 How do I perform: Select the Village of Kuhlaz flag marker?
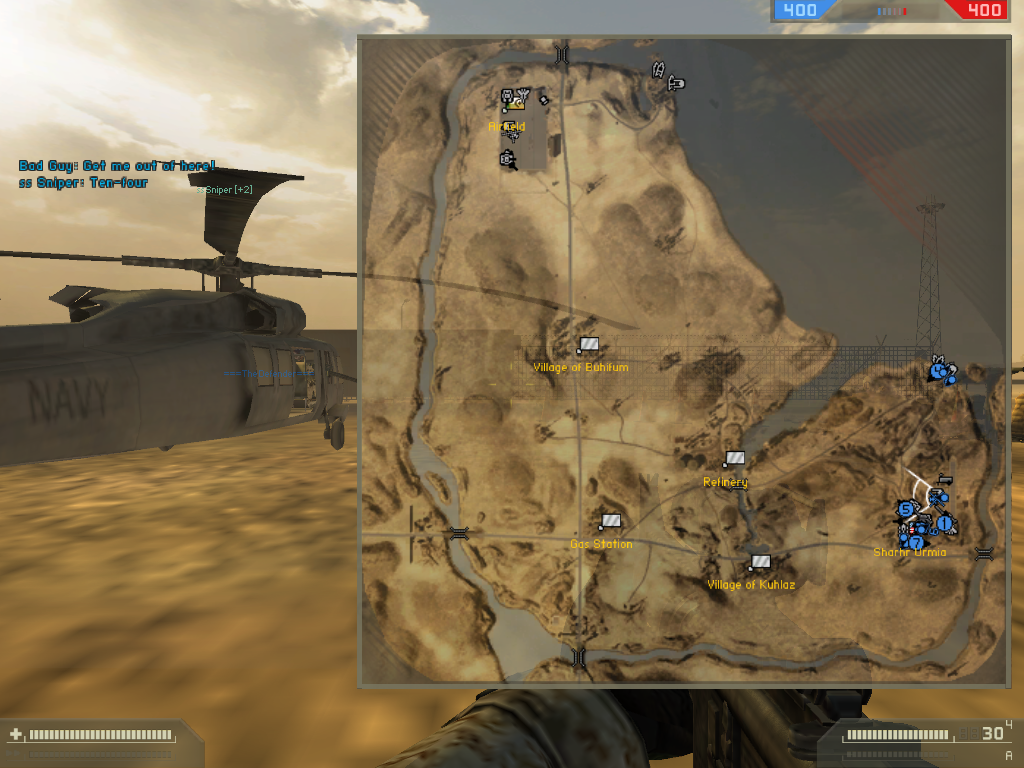point(761,562)
